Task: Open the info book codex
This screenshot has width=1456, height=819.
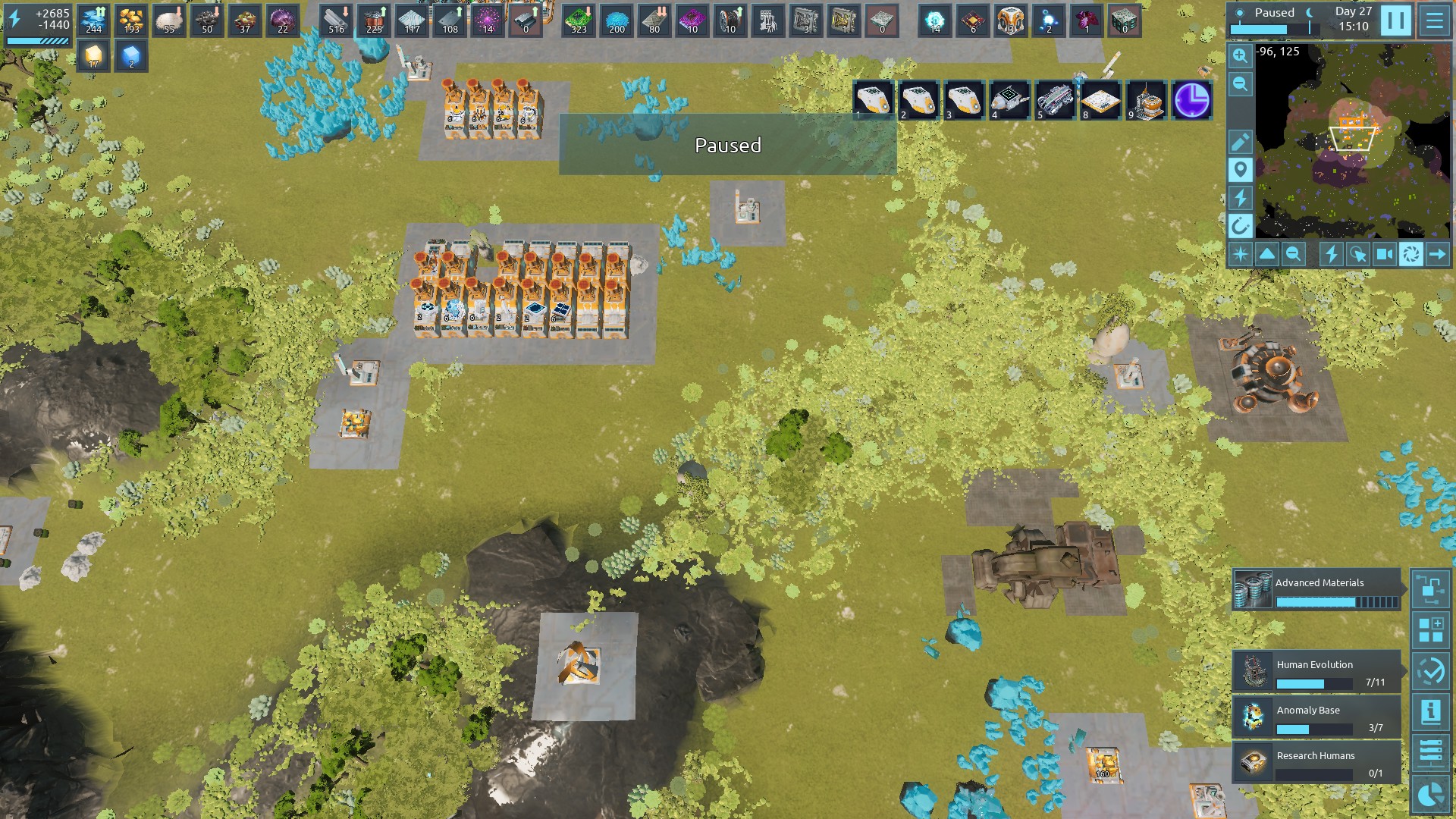Action: pos(1430,712)
